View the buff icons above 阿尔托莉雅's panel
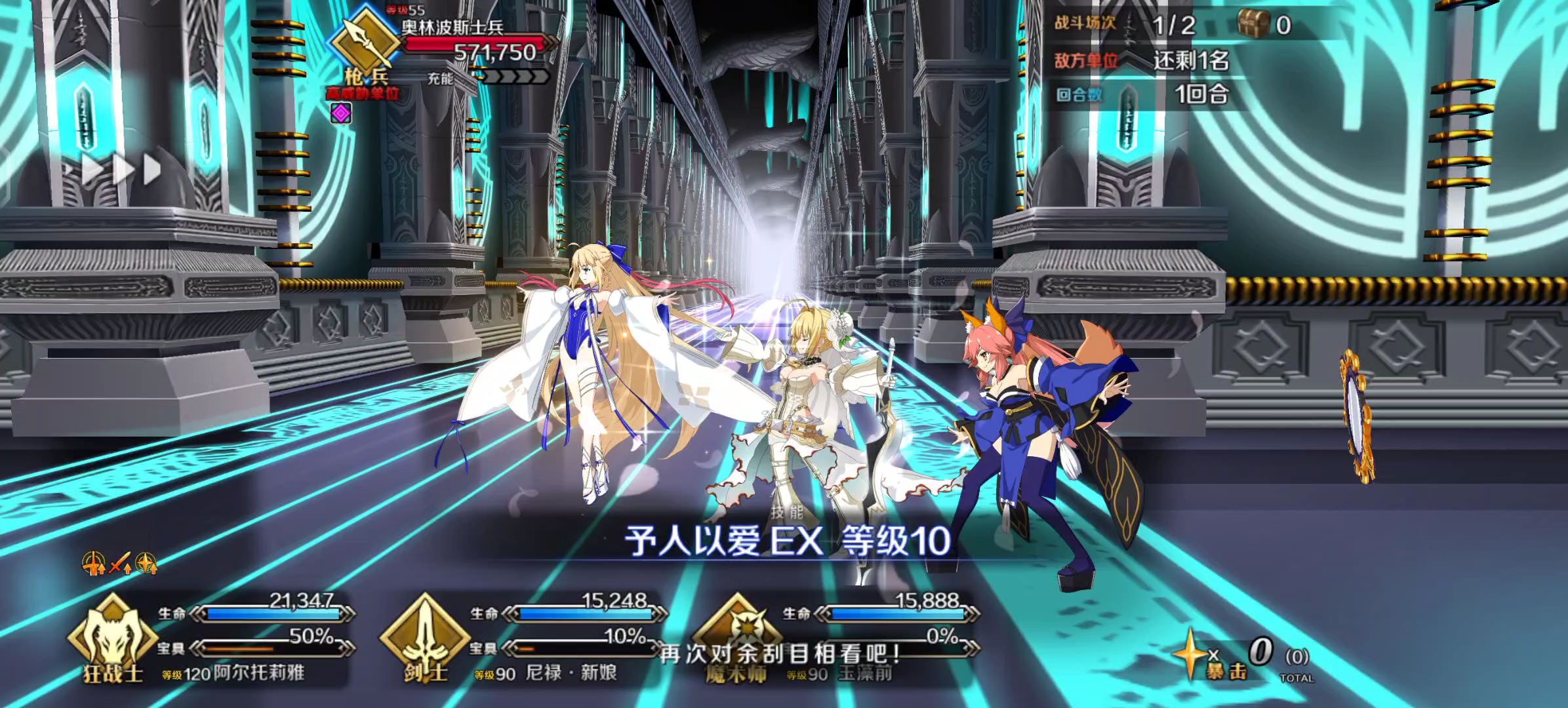Viewport: 1568px width, 708px height. click(119, 563)
